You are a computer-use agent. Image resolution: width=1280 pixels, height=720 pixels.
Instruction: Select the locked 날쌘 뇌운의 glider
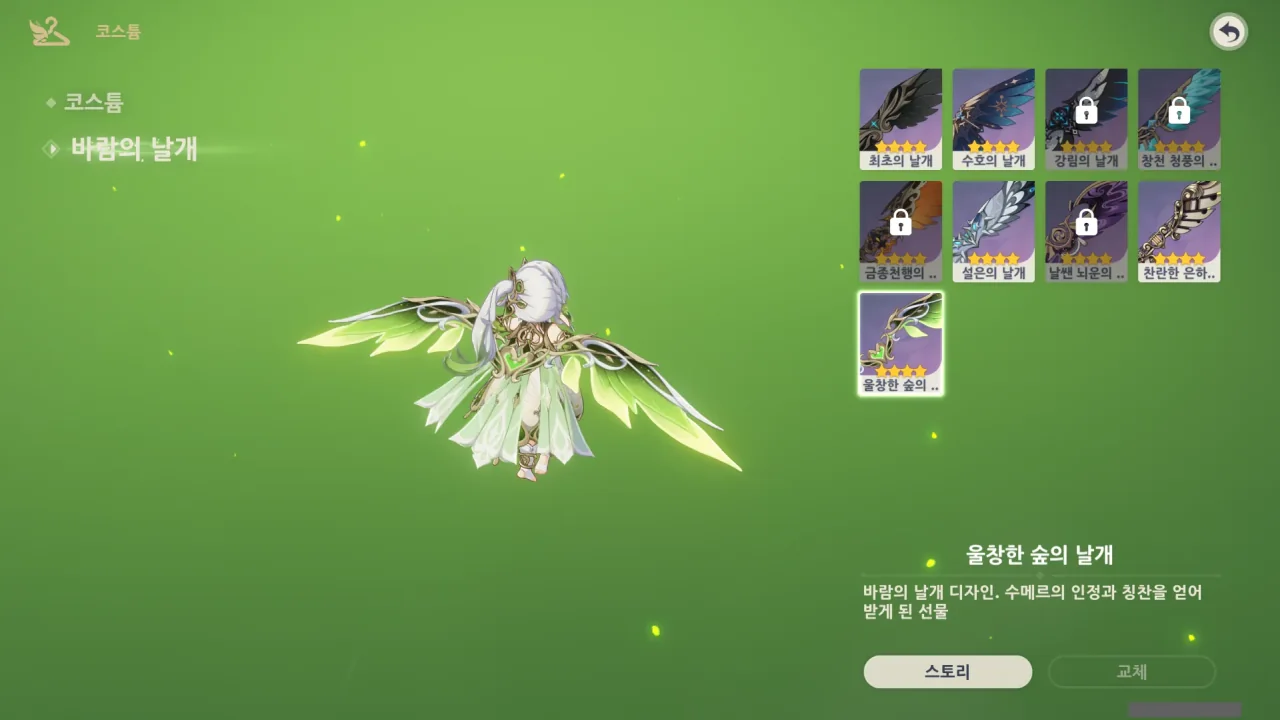tap(1086, 231)
